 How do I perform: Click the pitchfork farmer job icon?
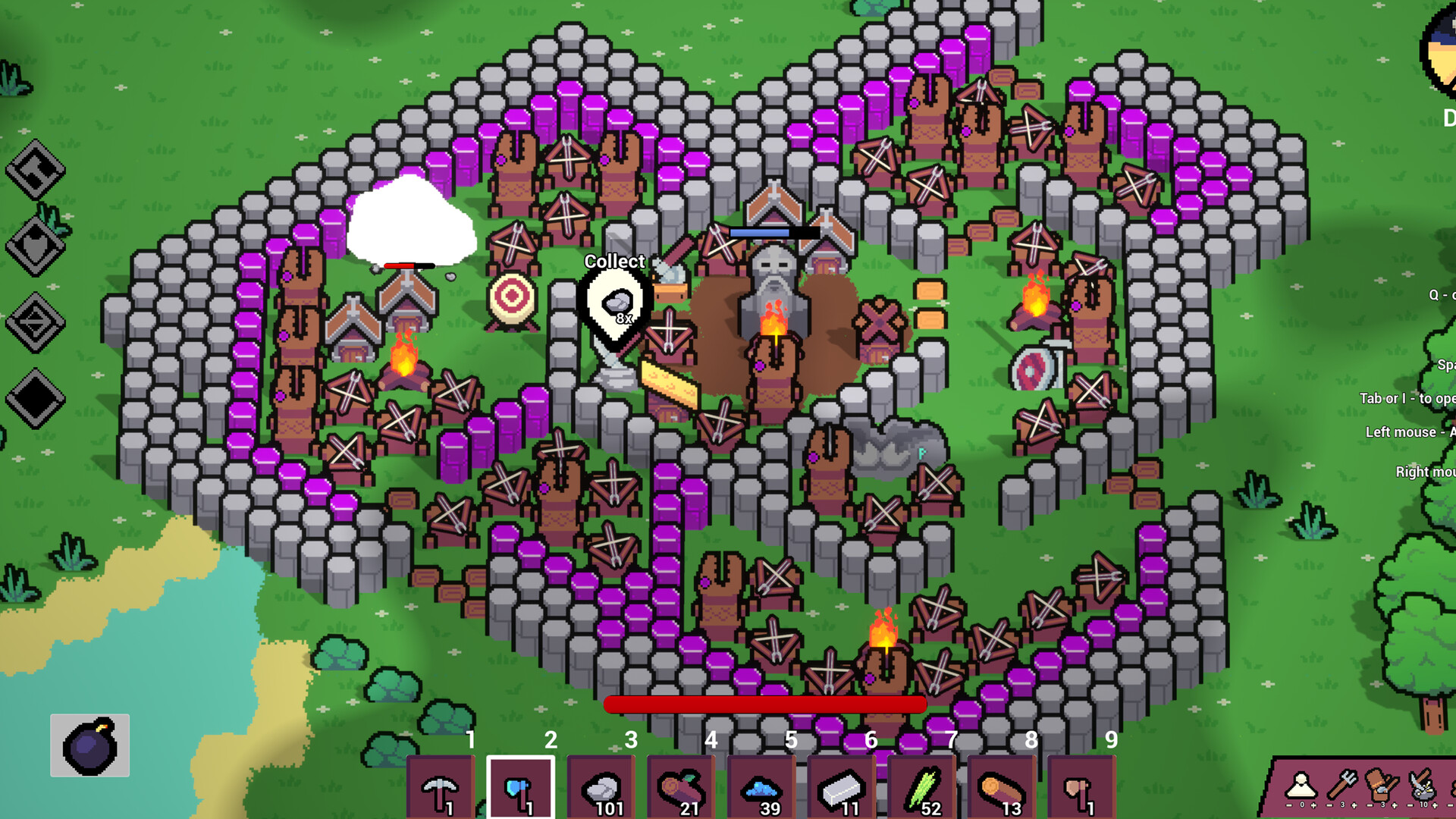click(x=1341, y=785)
